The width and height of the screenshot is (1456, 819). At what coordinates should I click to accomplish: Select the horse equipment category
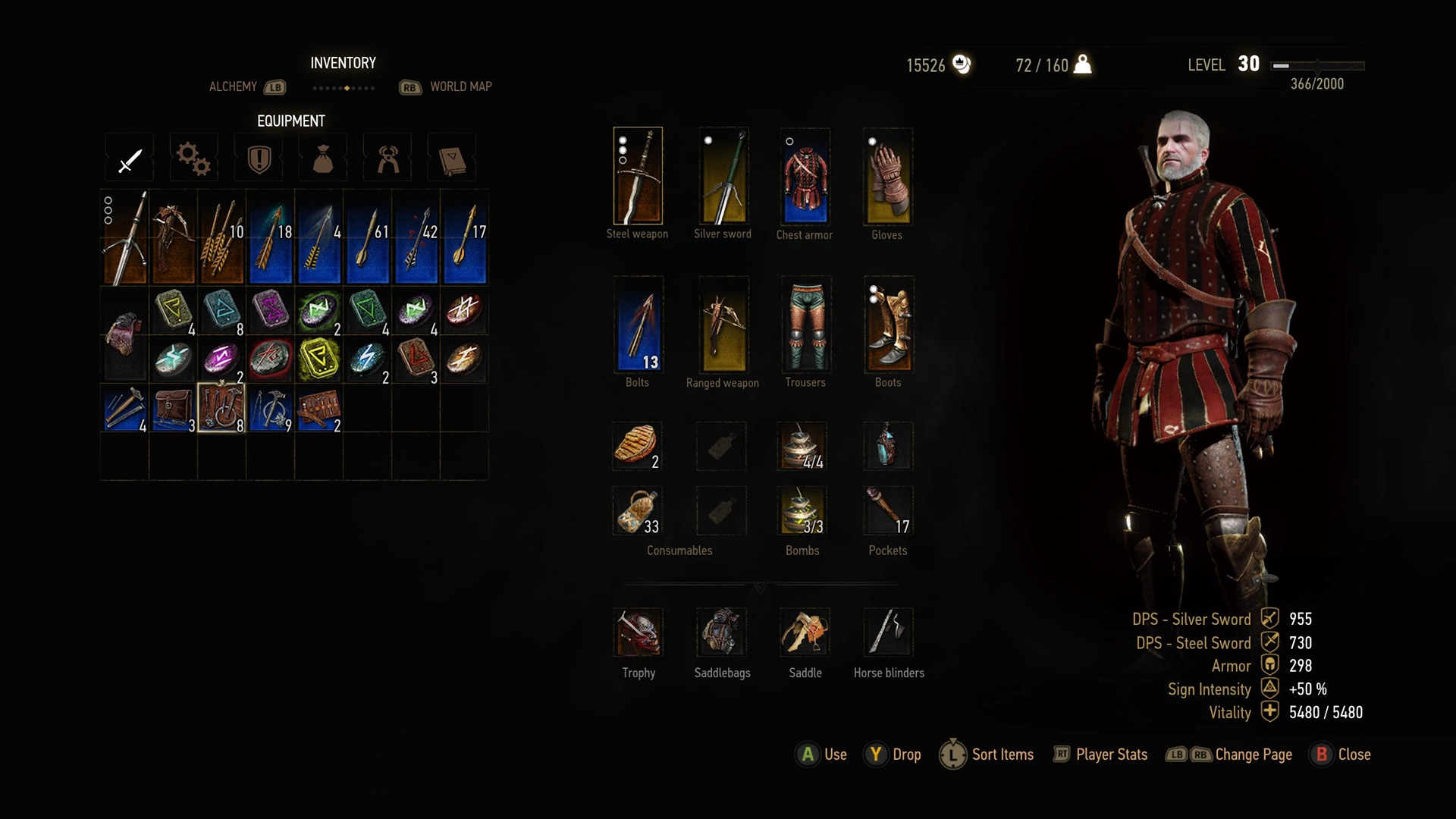[387, 158]
